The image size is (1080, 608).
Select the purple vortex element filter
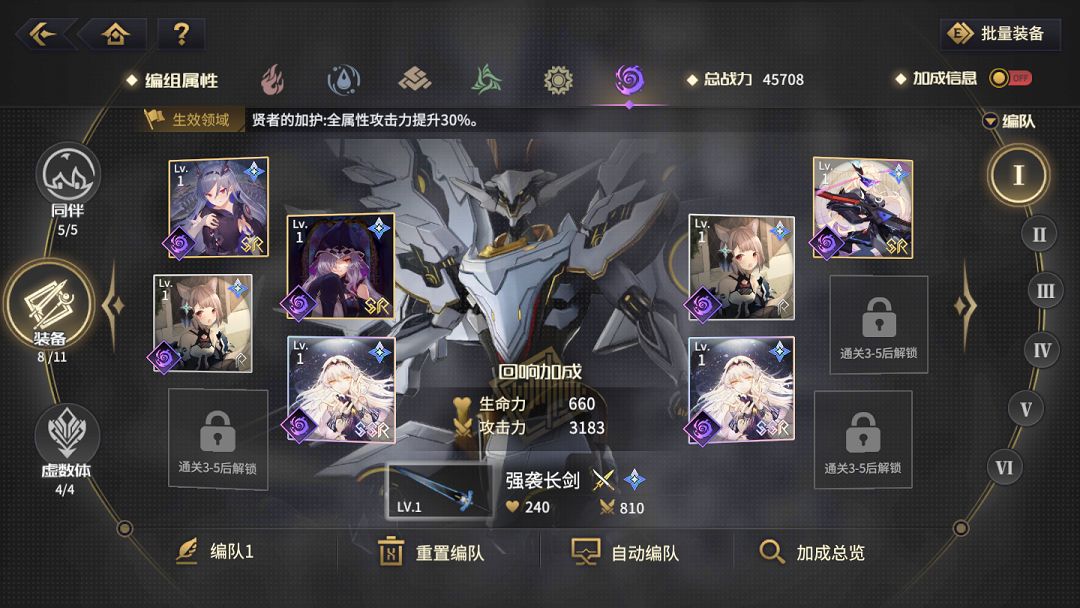[x=629, y=80]
